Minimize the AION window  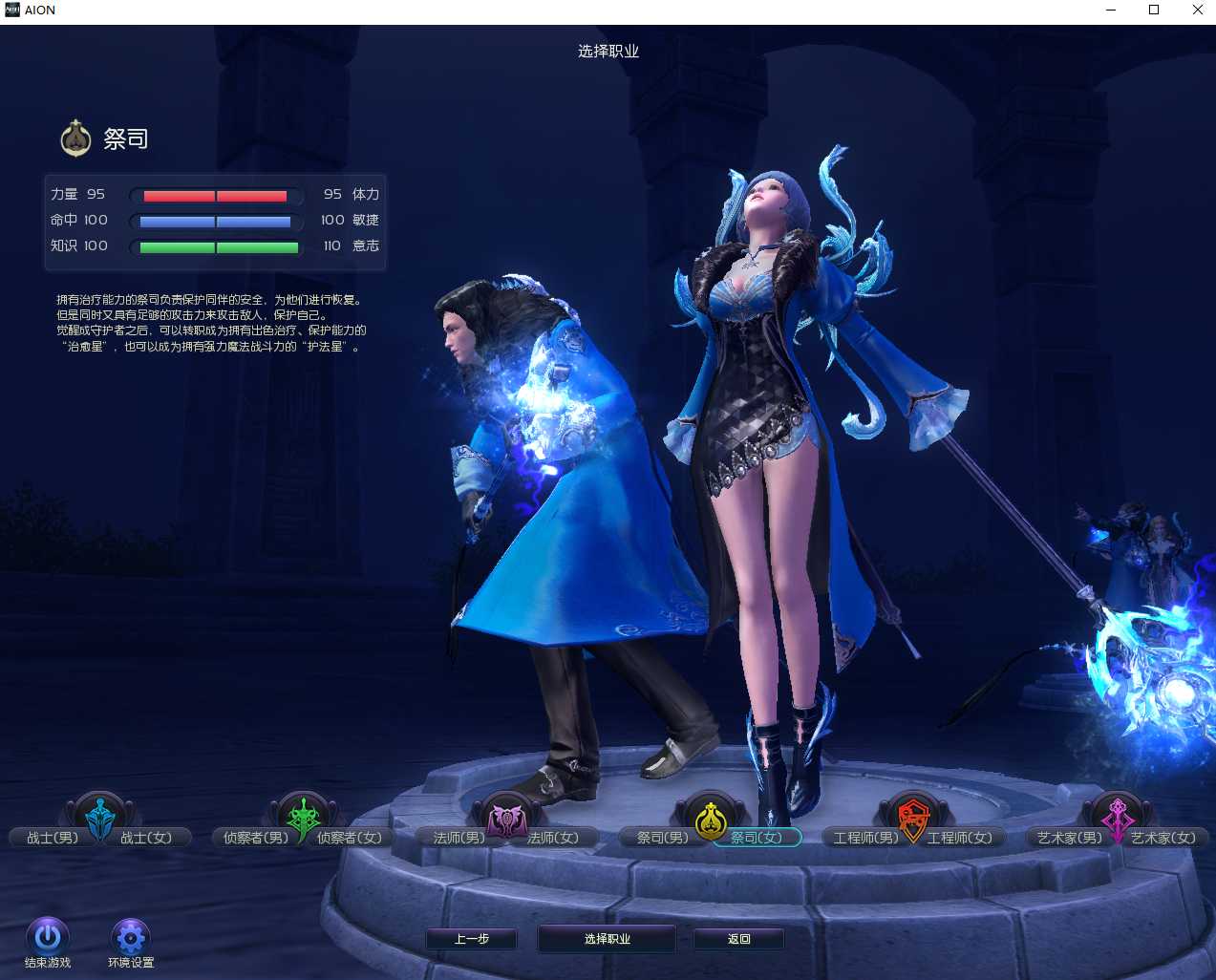(x=1111, y=11)
